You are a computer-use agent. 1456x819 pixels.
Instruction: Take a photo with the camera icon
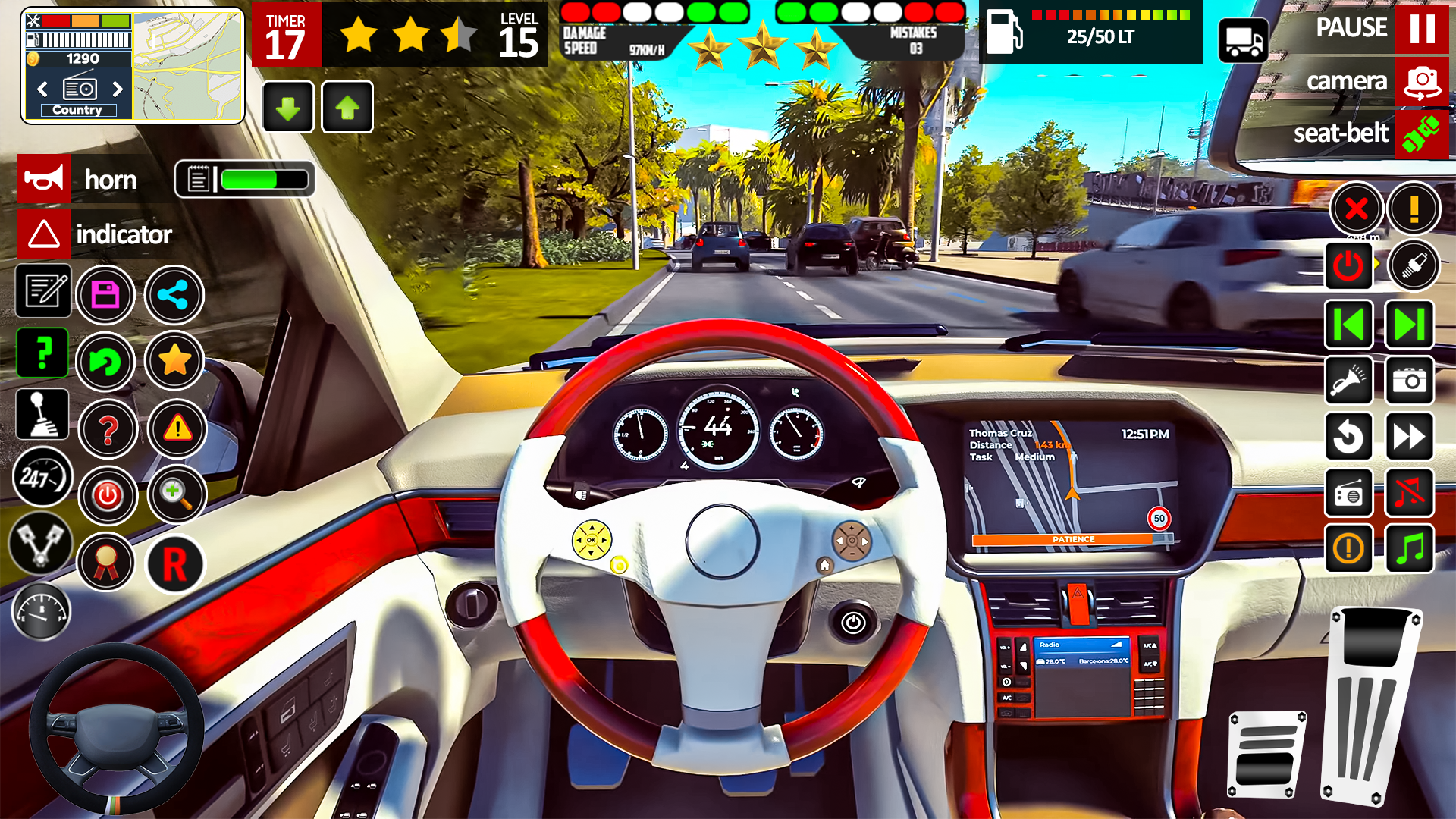point(1409,381)
